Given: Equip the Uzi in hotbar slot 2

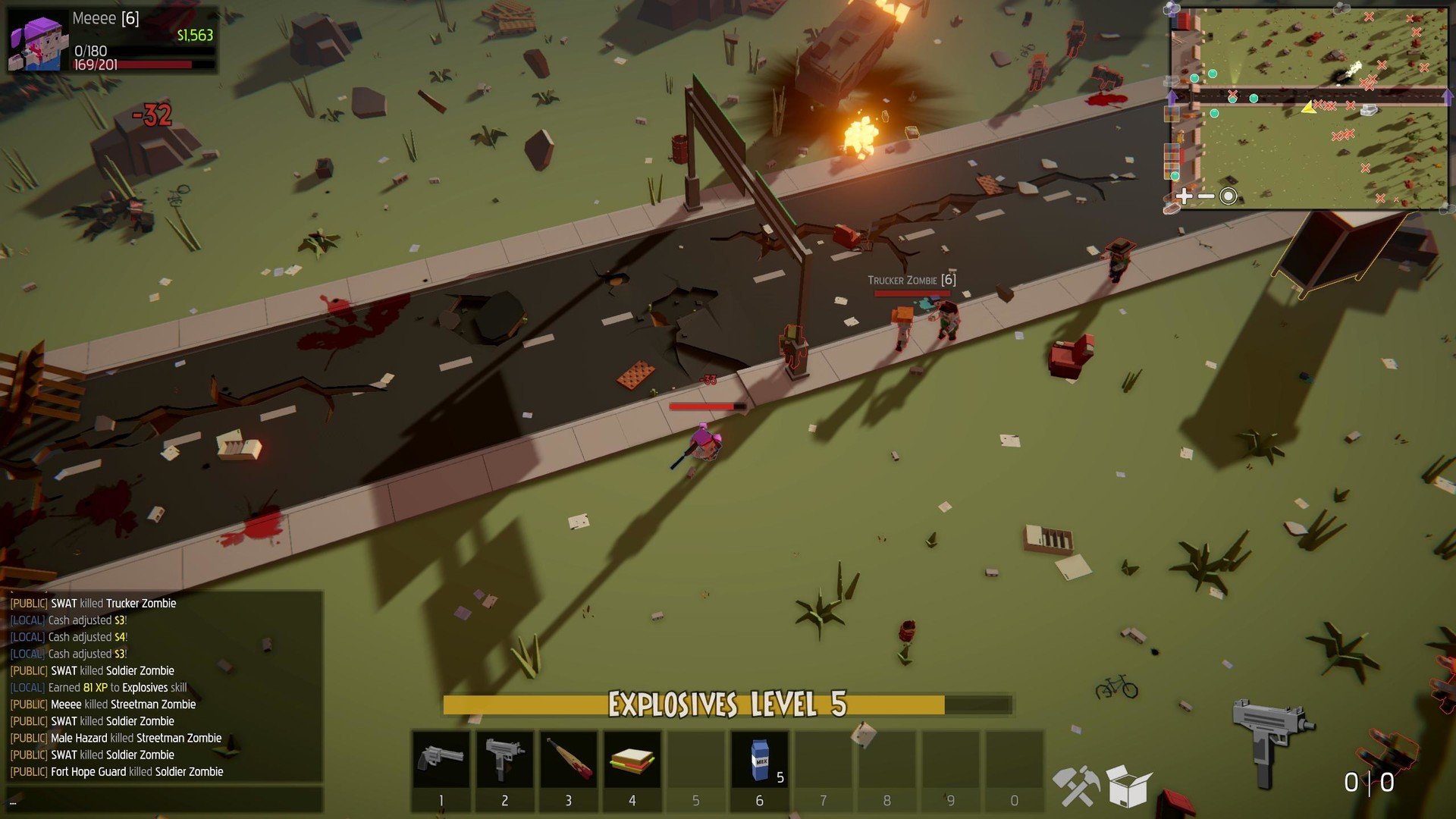Looking at the screenshot, I should coord(504,761).
